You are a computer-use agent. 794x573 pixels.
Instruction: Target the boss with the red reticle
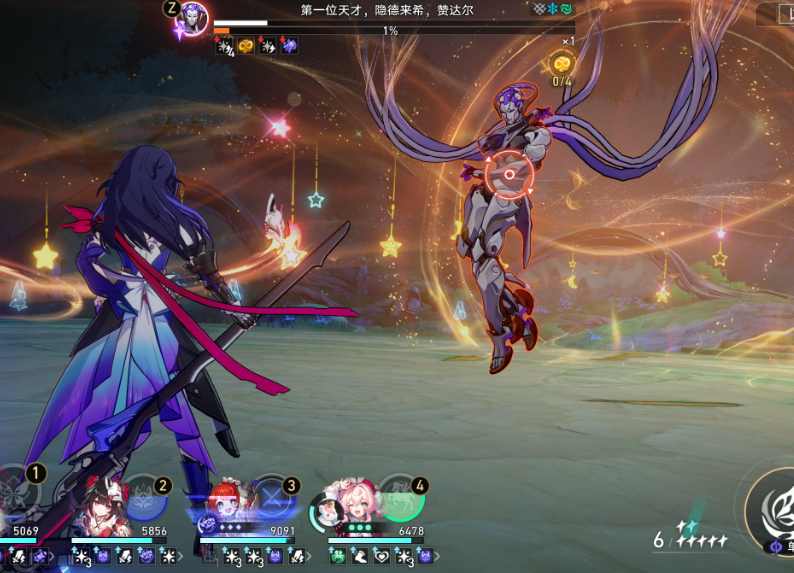coord(508,175)
